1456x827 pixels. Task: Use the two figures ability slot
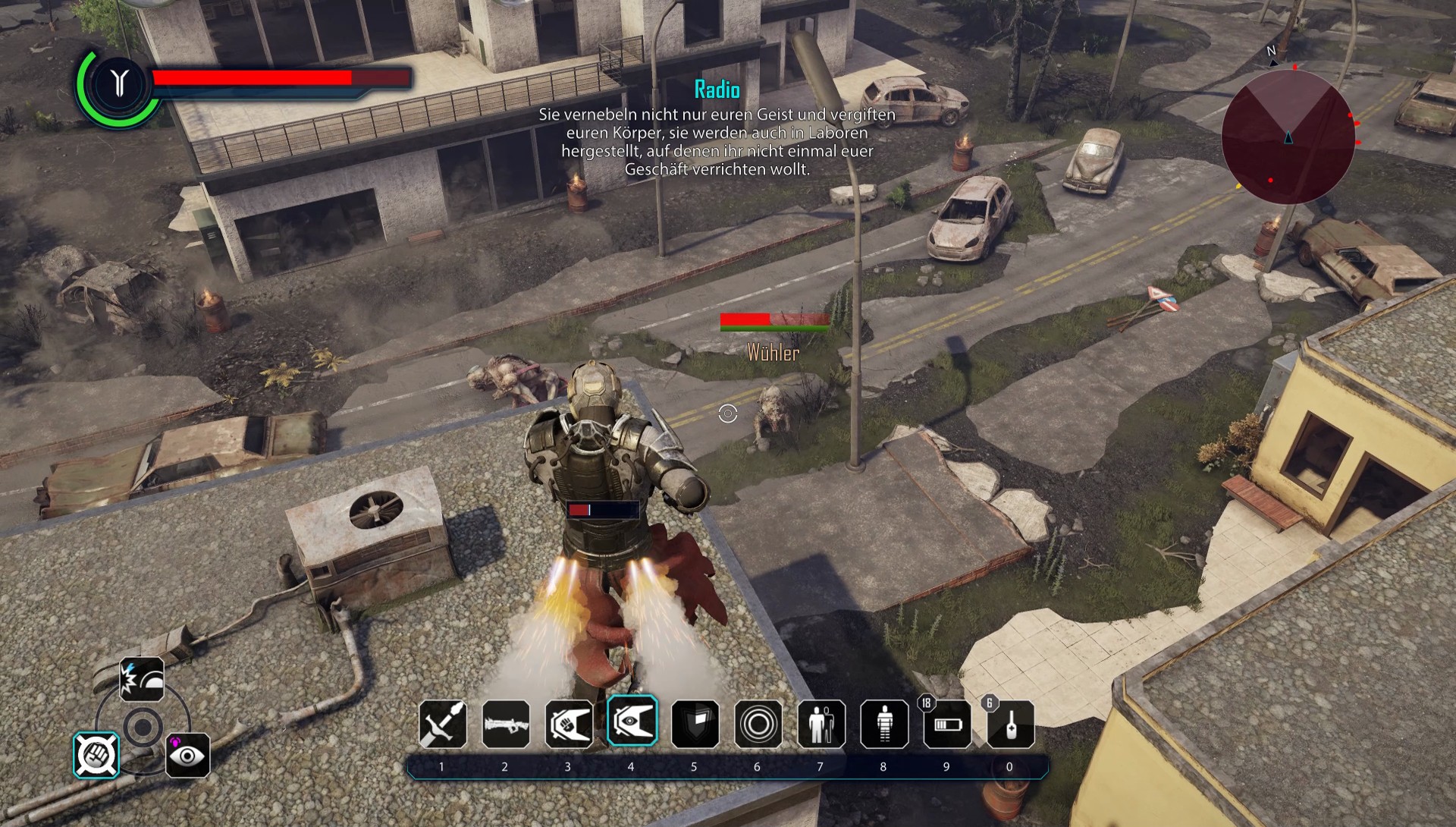pyautogui.click(x=821, y=724)
